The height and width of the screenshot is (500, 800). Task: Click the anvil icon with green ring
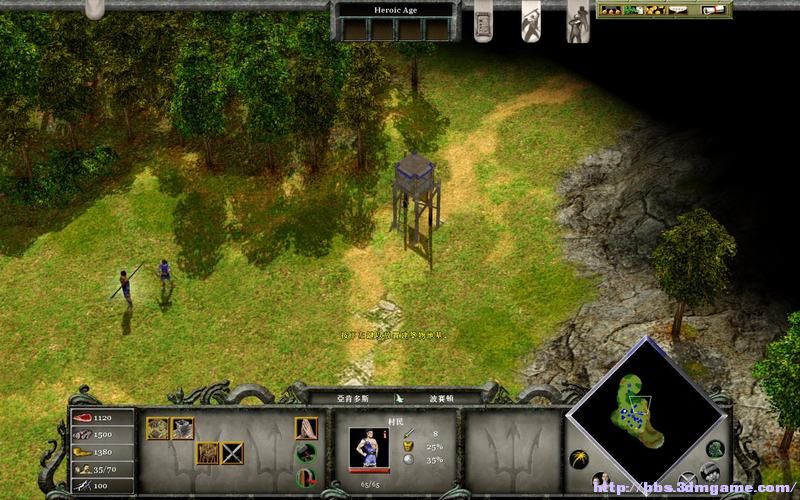305,452
